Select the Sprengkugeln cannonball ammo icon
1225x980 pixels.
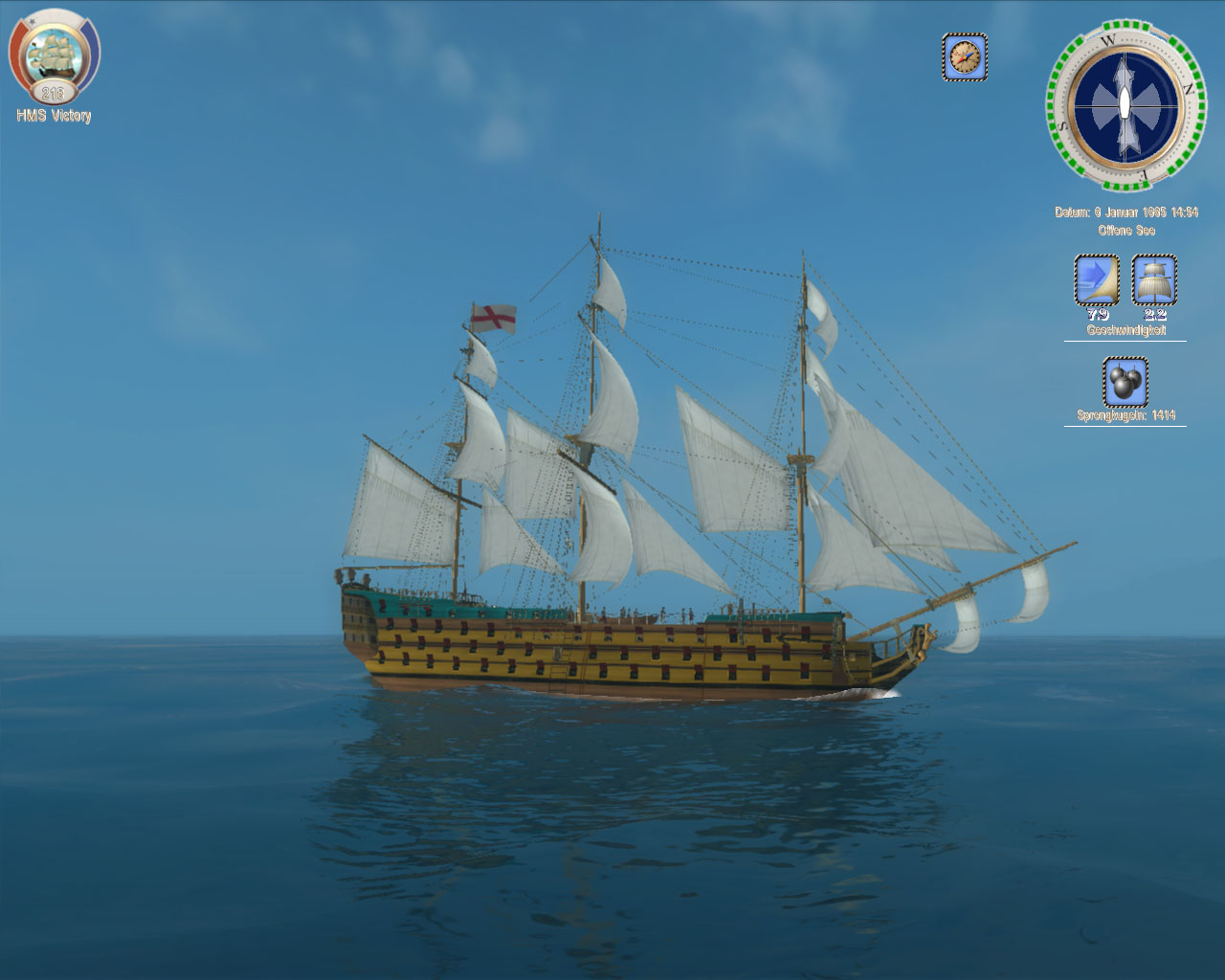coord(1125,382)
